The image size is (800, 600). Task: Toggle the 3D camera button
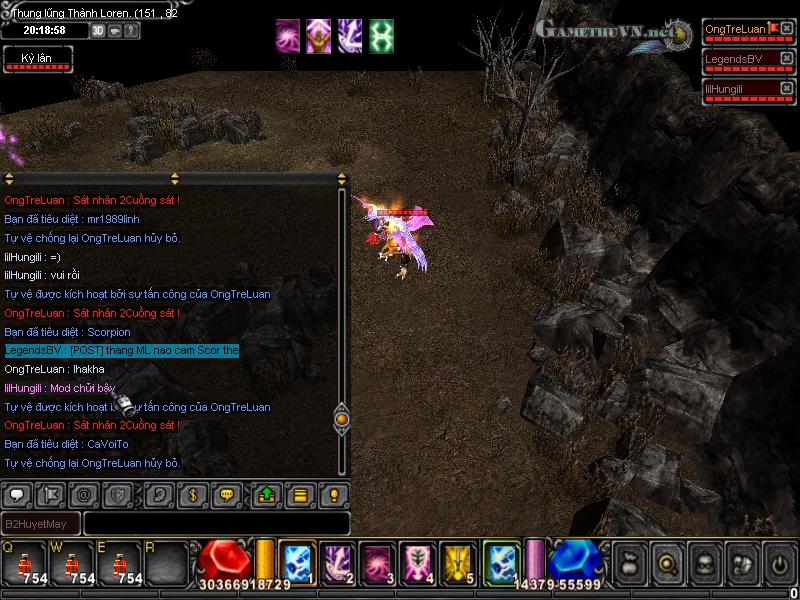click(98, 30)
